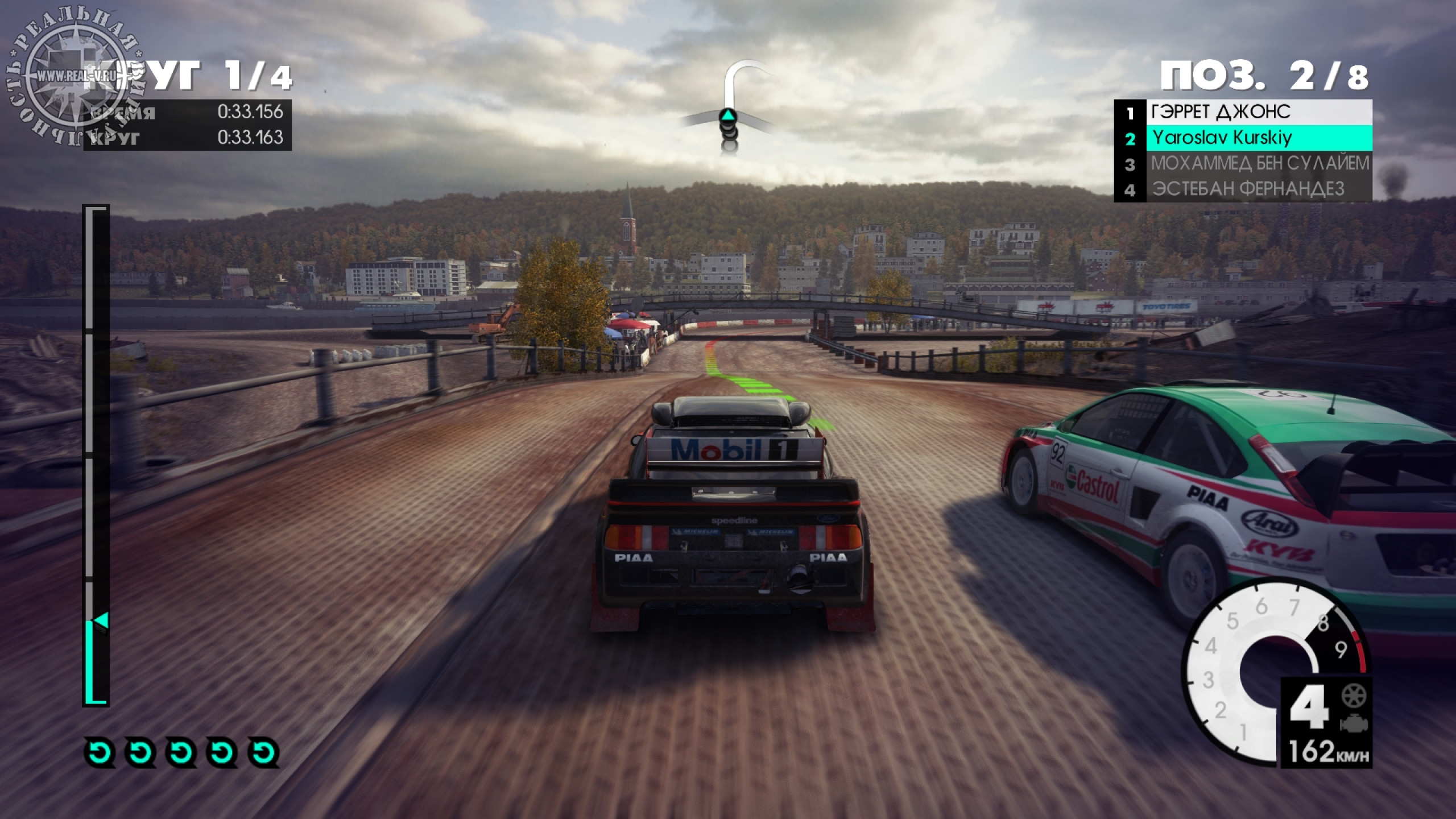The width and height of the screenshot is (1456, 819).
Task: Click the engine damage icon
Action: 1354,723
